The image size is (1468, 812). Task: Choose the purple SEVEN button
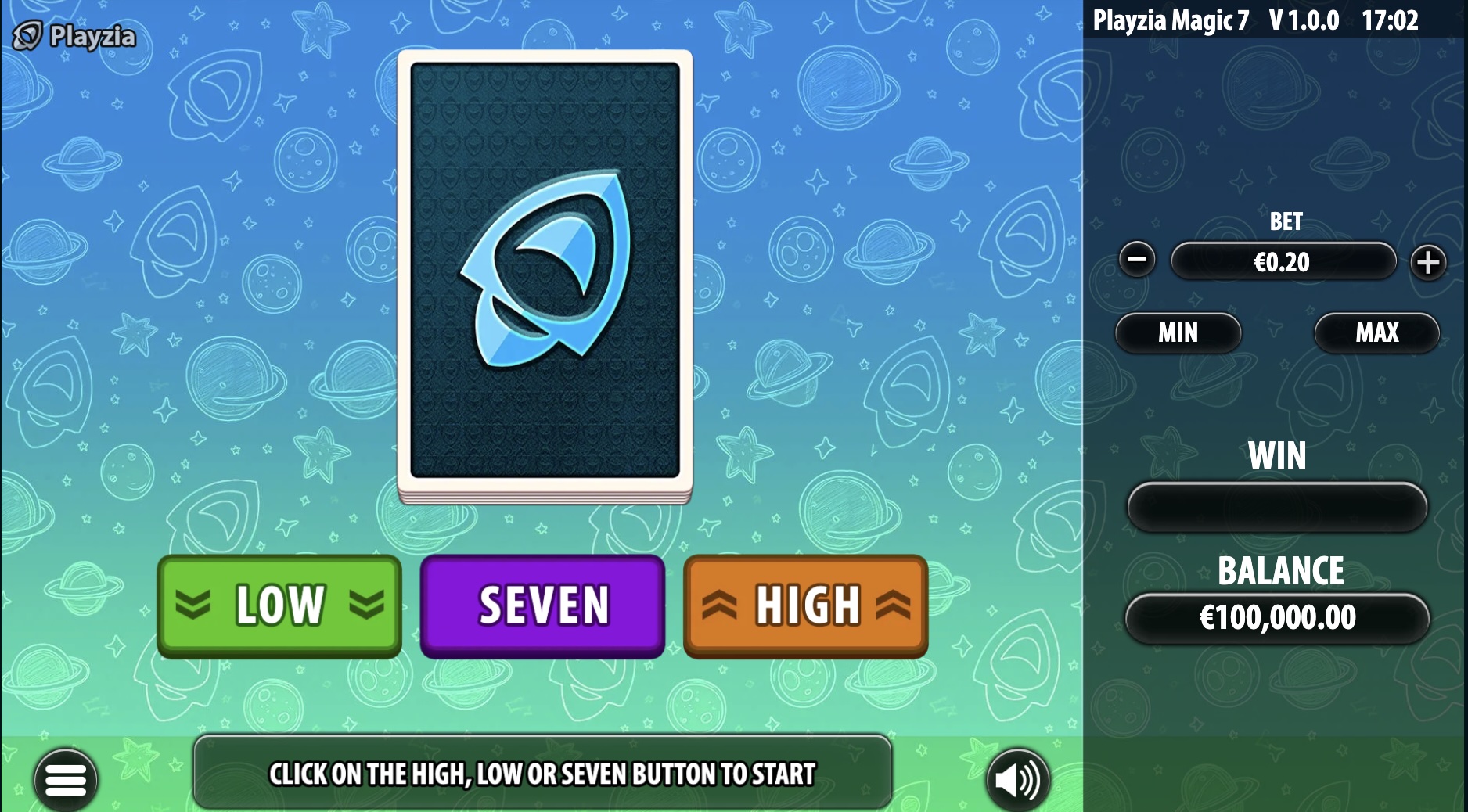pos(543,605)
